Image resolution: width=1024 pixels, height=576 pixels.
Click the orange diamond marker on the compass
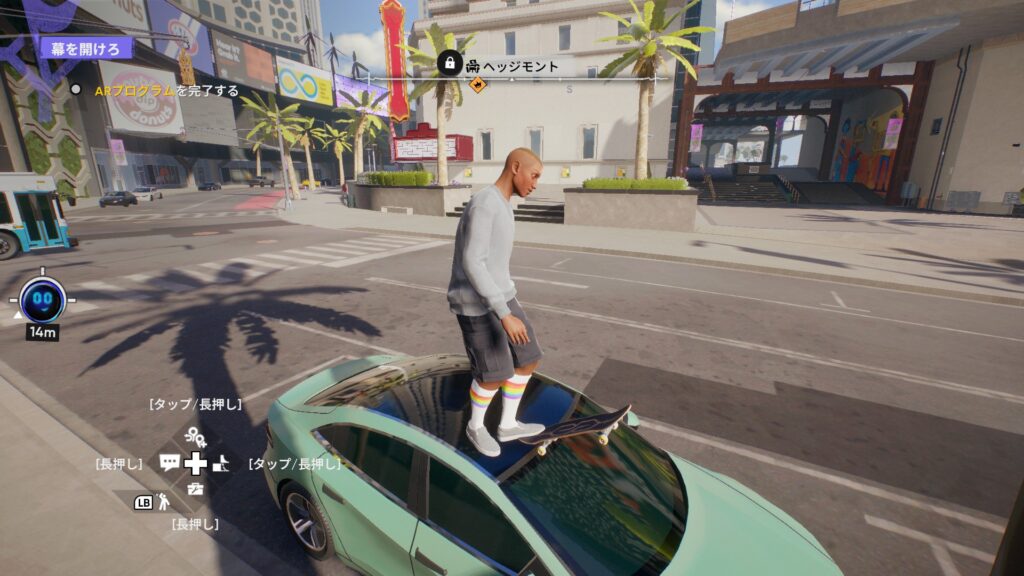[x=477, y=85]
